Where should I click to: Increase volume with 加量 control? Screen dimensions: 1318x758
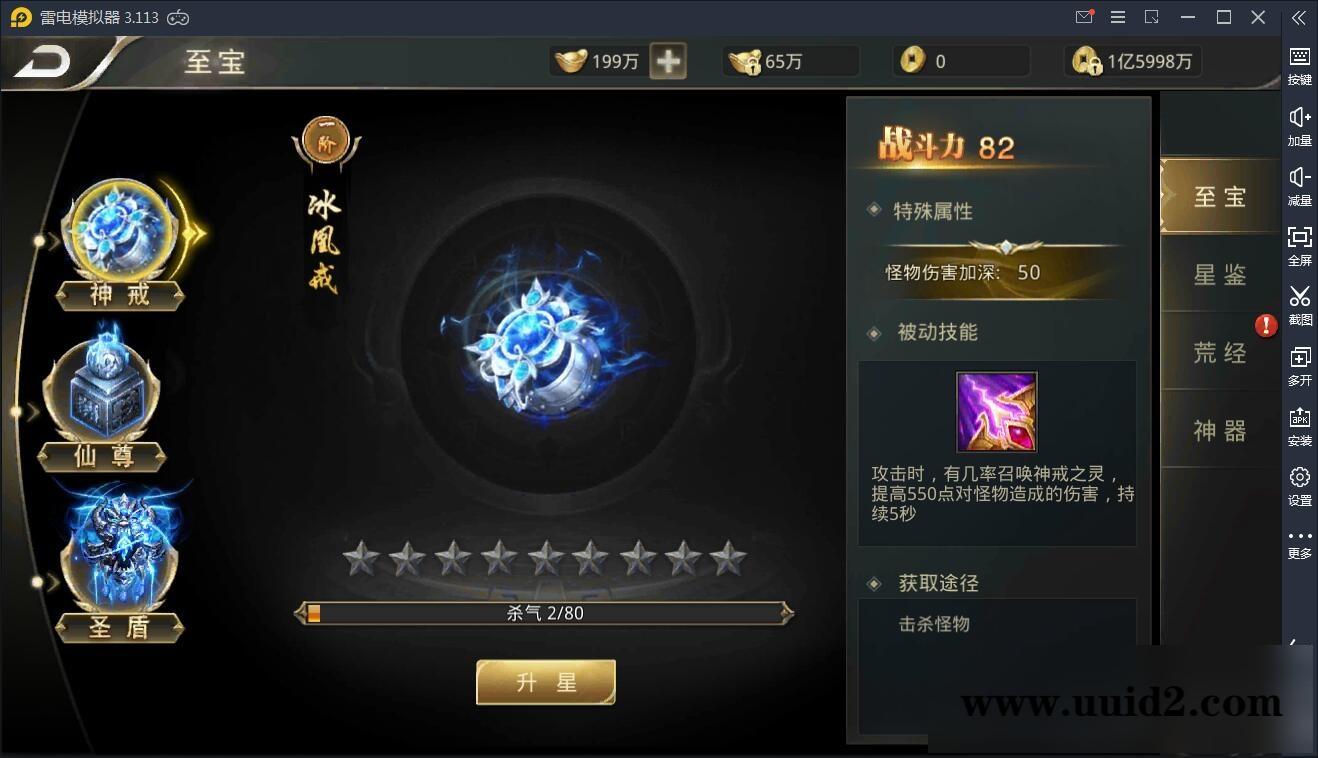[x=1299, y=123]
